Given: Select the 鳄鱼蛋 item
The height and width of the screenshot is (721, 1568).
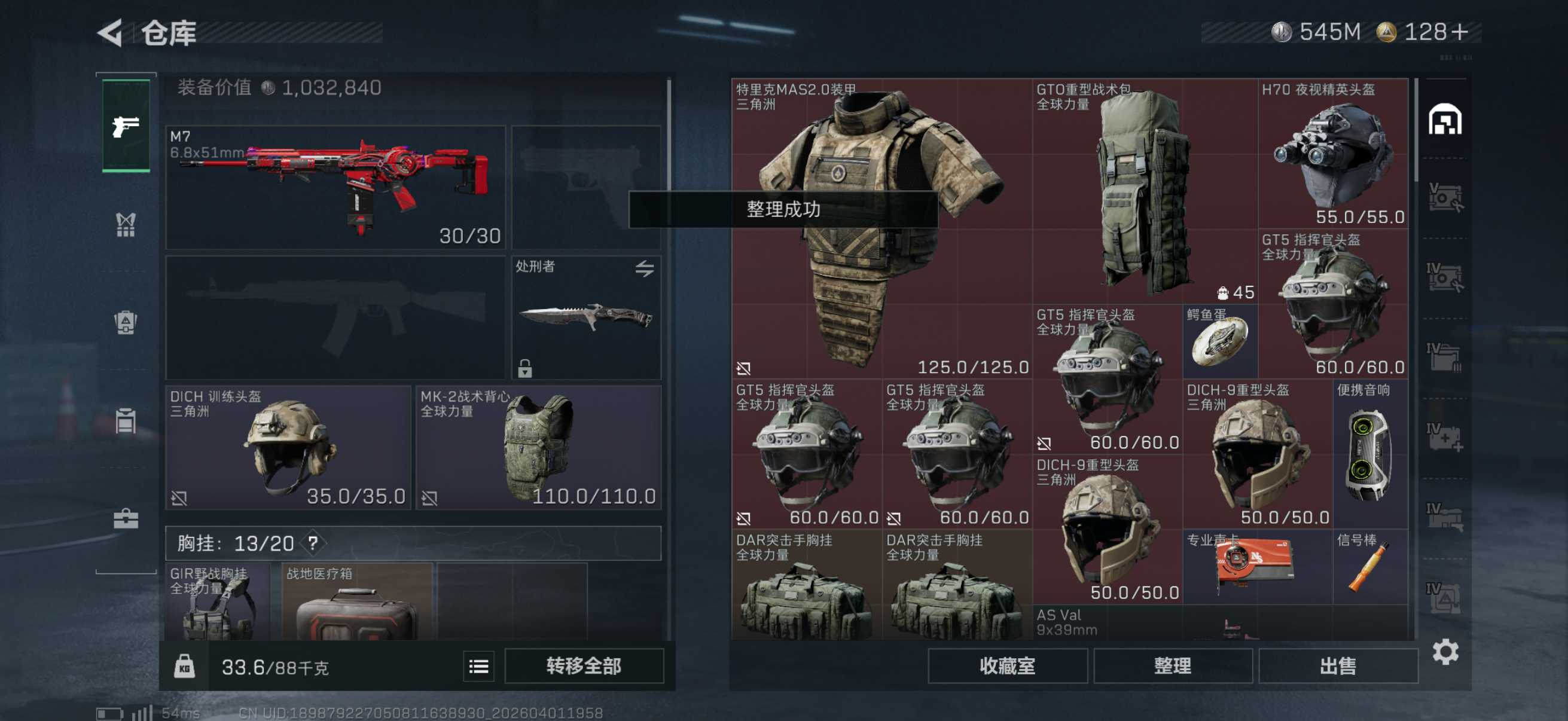Looking at the screenshot, I should tap(1220, 341).
